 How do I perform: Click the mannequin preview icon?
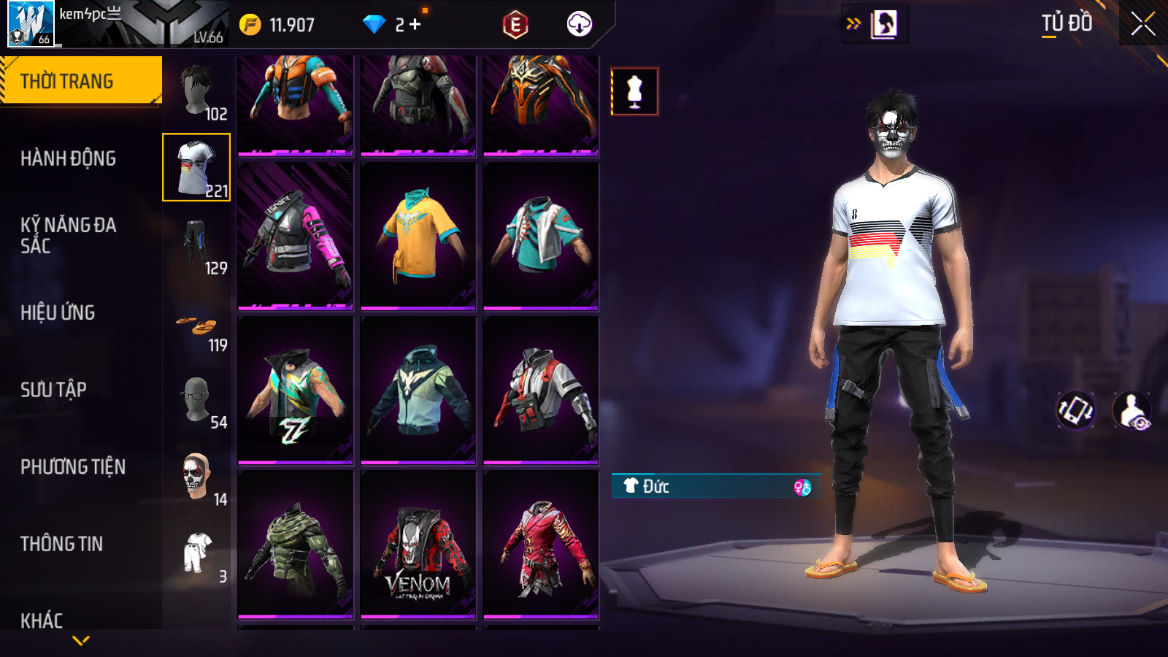[635, 92]
